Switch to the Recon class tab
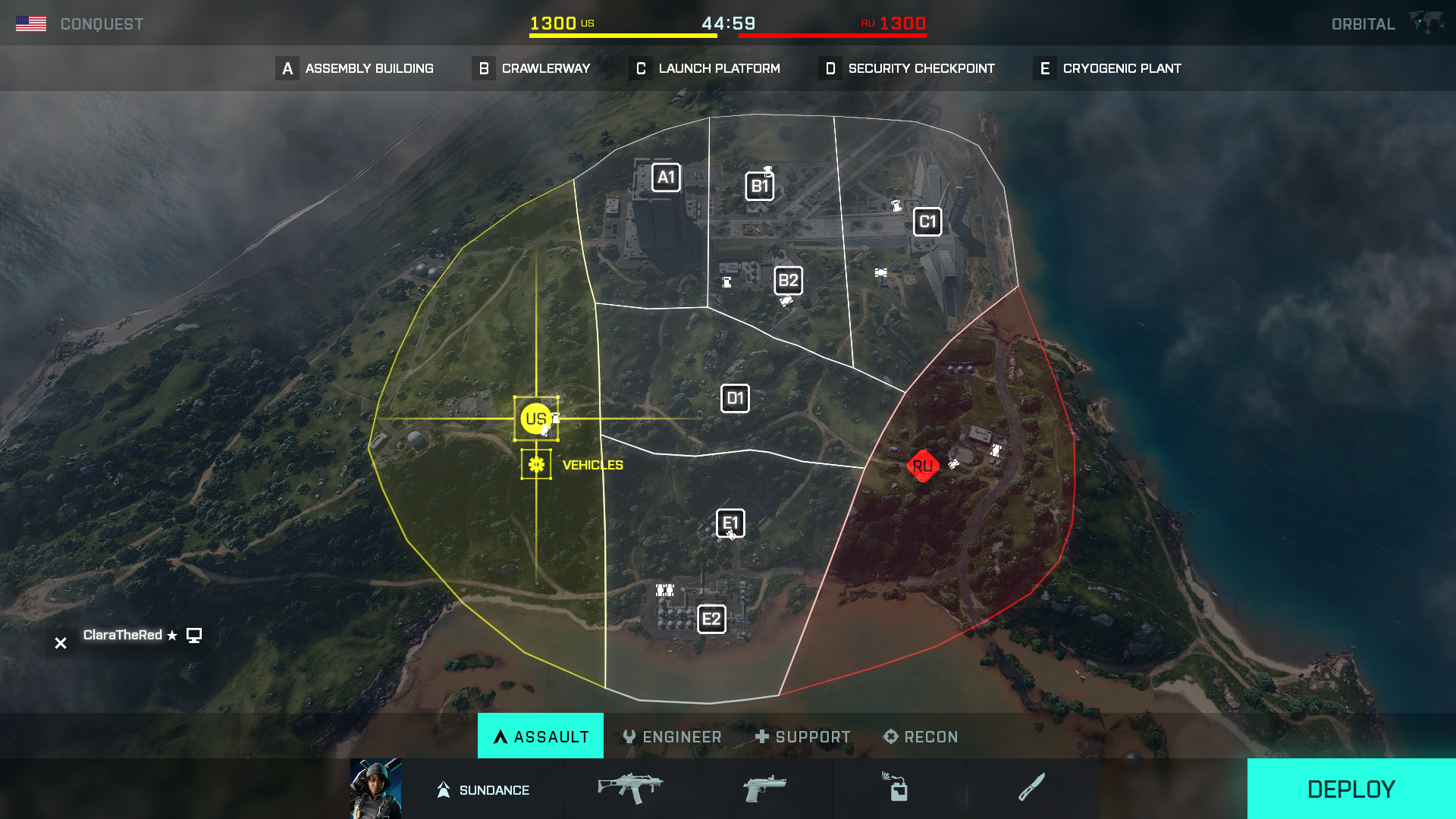The image size is (1456, 819). (921, 736)
